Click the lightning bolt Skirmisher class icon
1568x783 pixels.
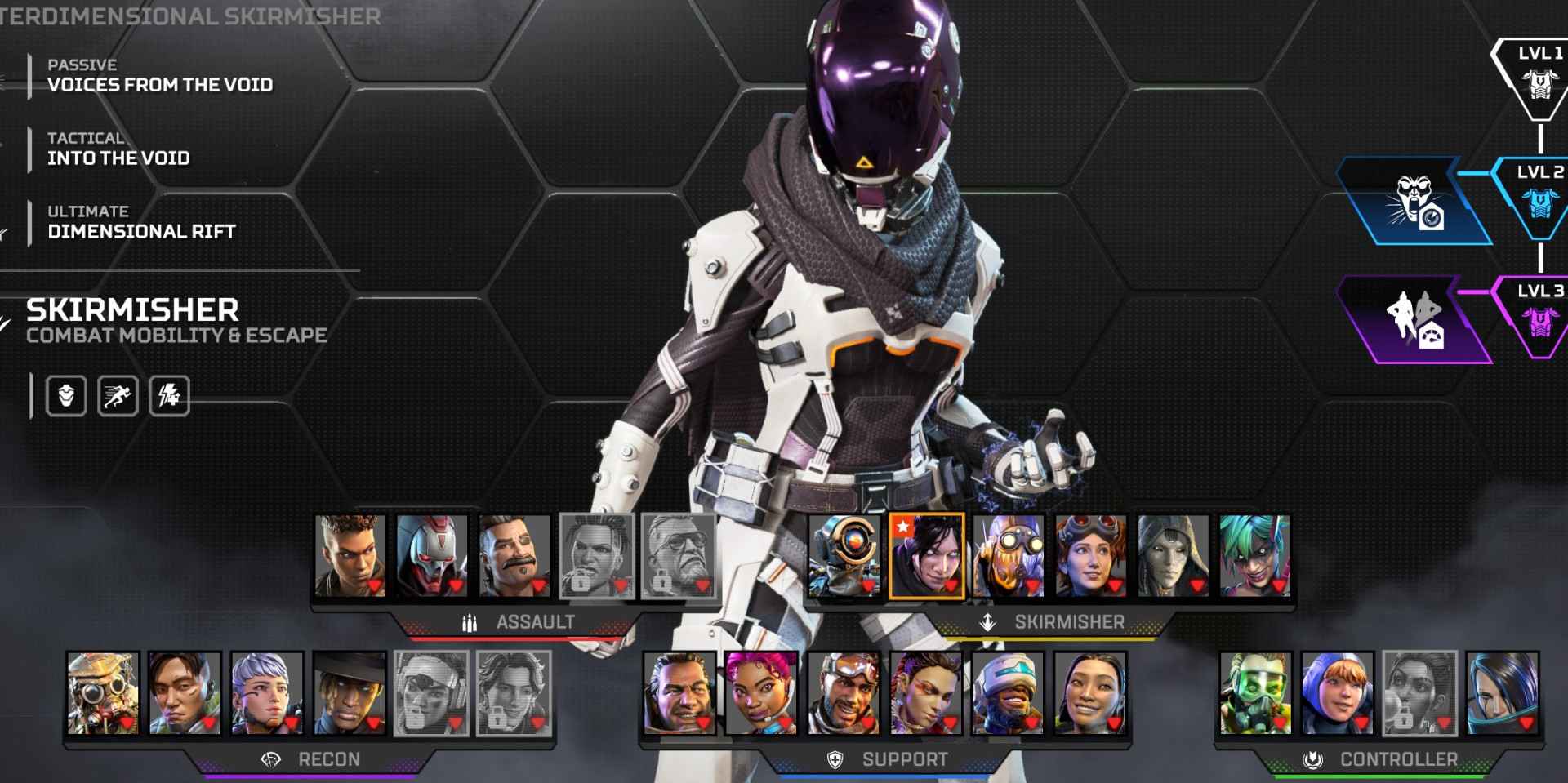coord(169,396)
